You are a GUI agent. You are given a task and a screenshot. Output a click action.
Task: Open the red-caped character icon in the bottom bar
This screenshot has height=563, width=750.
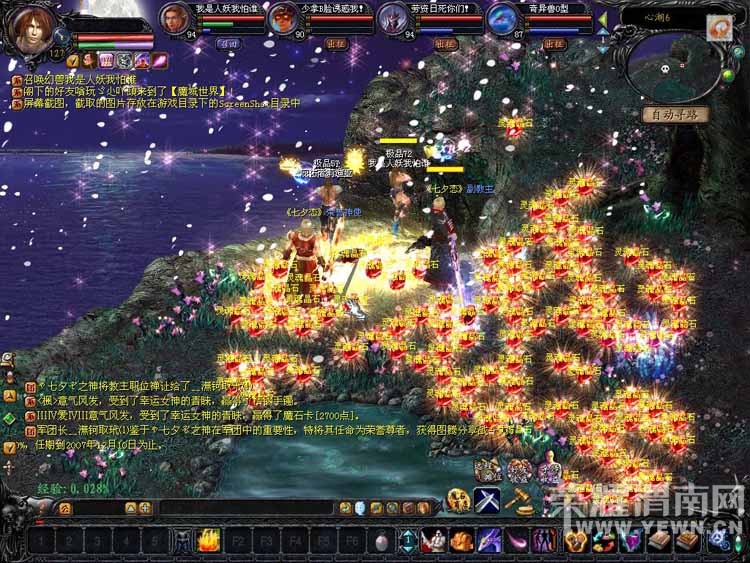coord(433,541)
